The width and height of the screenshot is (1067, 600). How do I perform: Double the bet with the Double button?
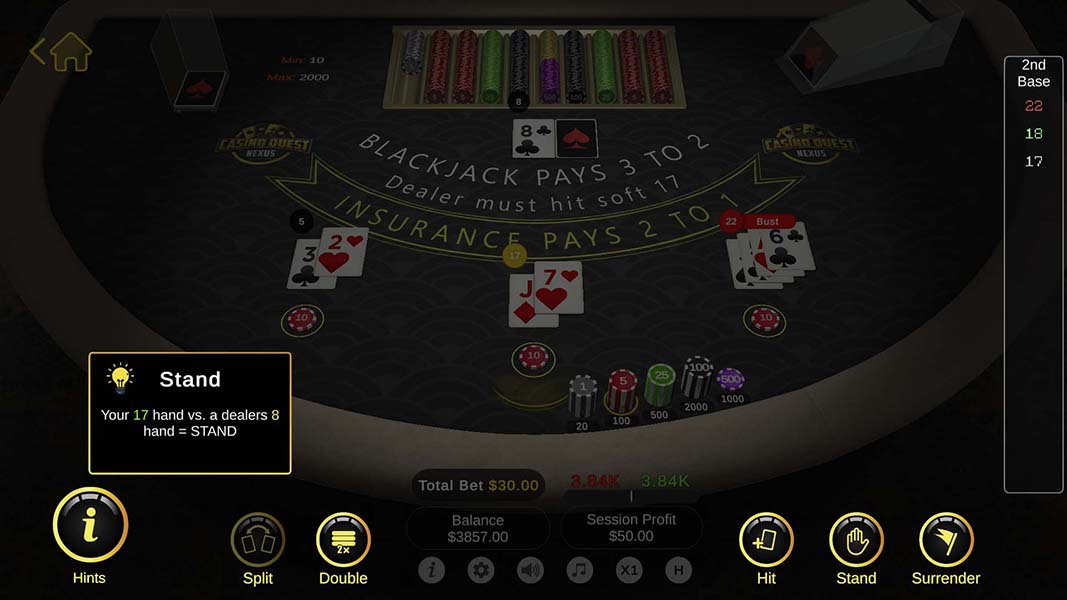click(343, 540)
